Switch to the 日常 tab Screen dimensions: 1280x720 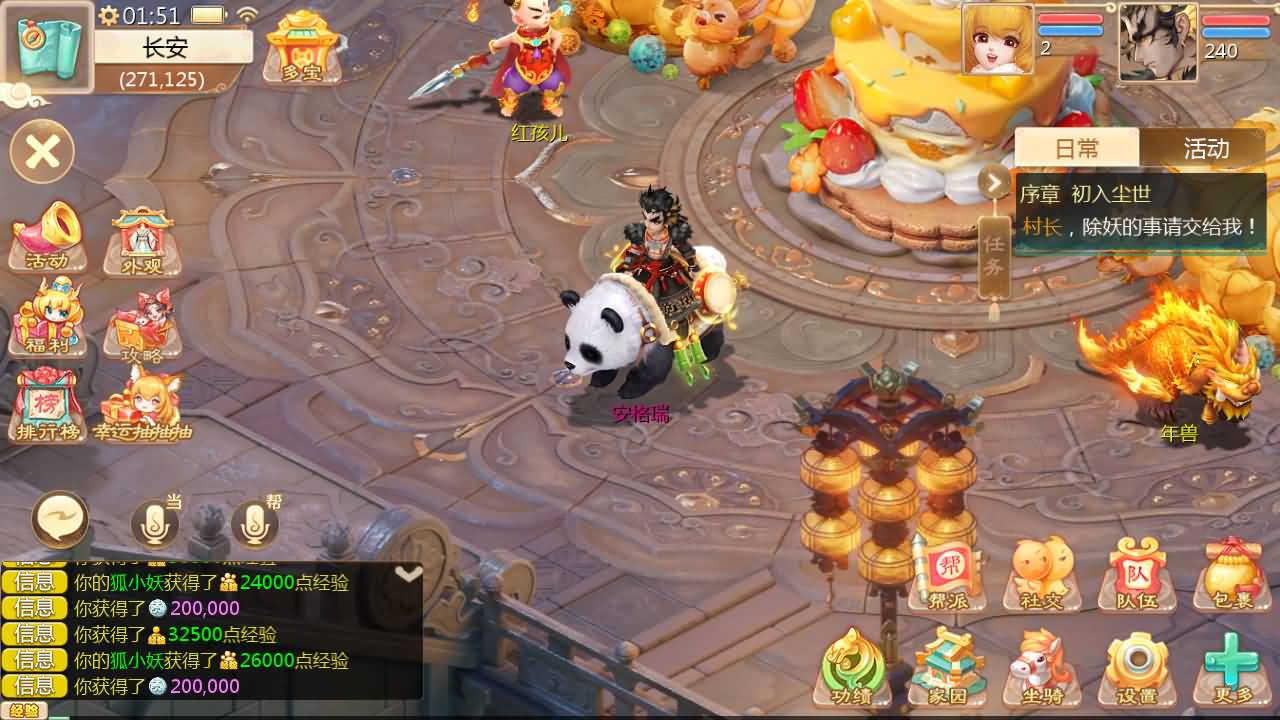[1078, 148]
